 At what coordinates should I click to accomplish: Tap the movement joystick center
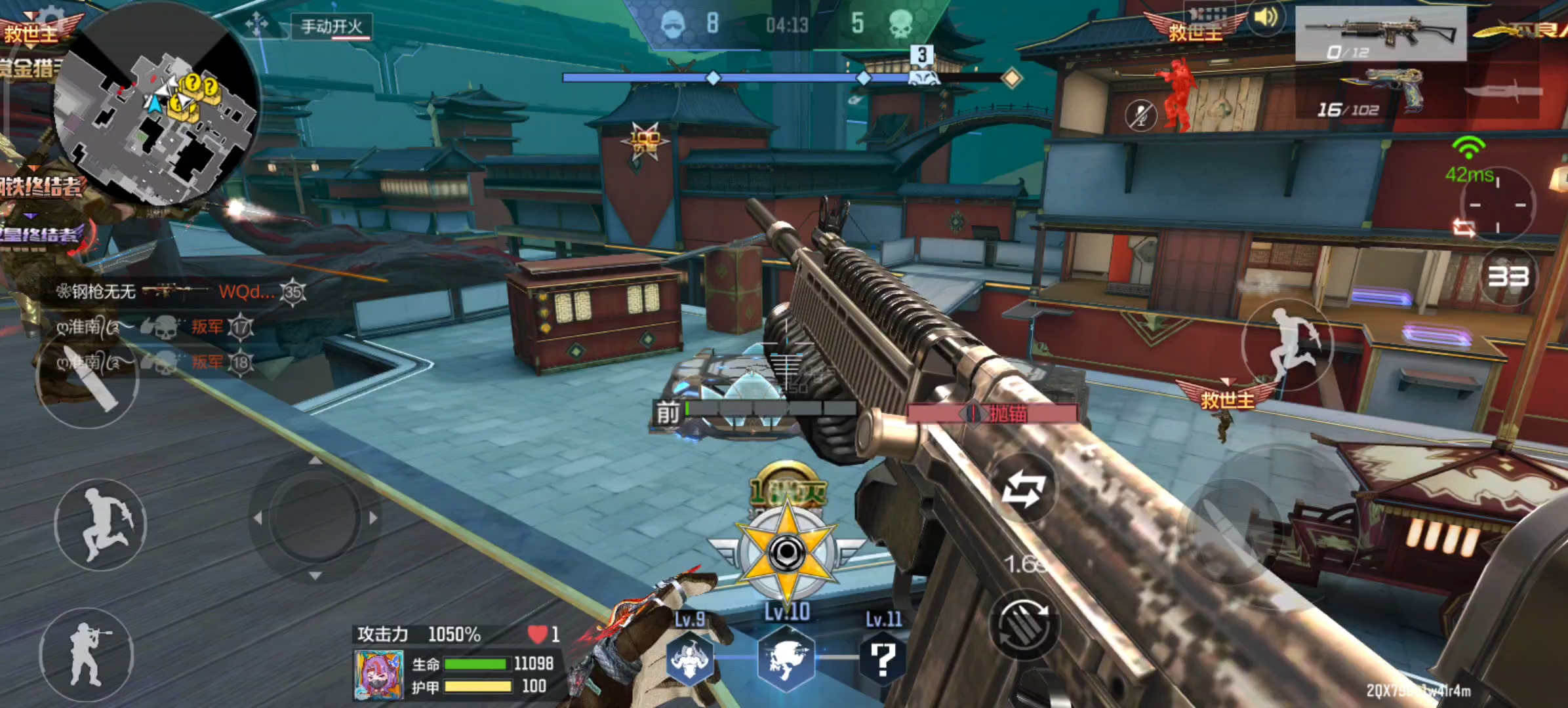coord(315,518)
